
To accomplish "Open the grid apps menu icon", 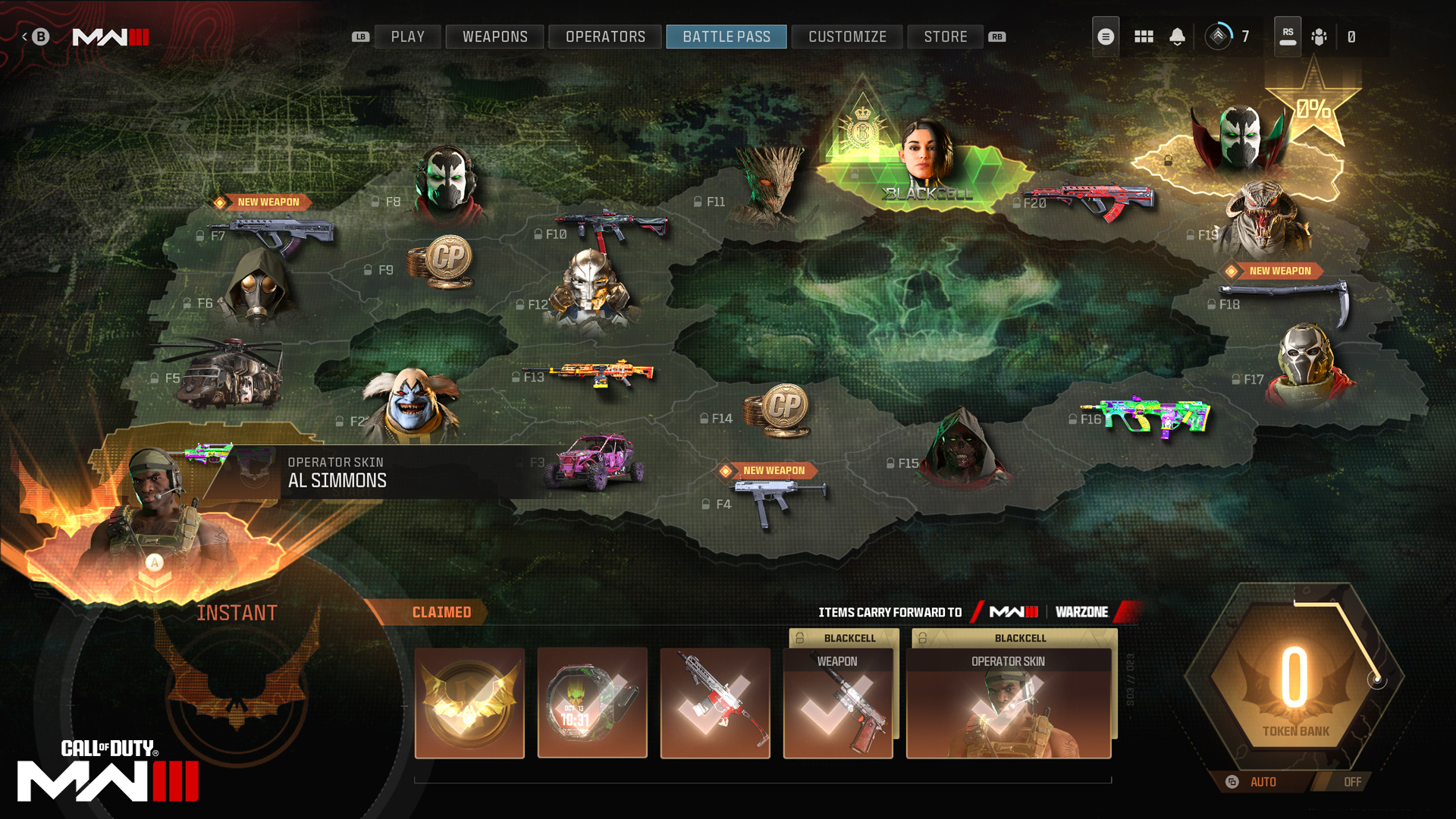I will [1144, 36].
